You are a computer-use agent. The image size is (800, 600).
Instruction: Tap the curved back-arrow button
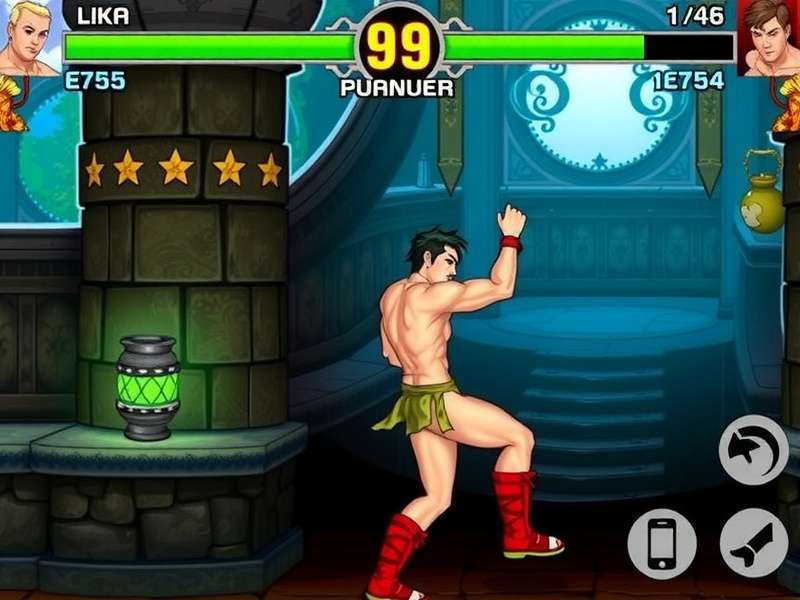[753, 451]
